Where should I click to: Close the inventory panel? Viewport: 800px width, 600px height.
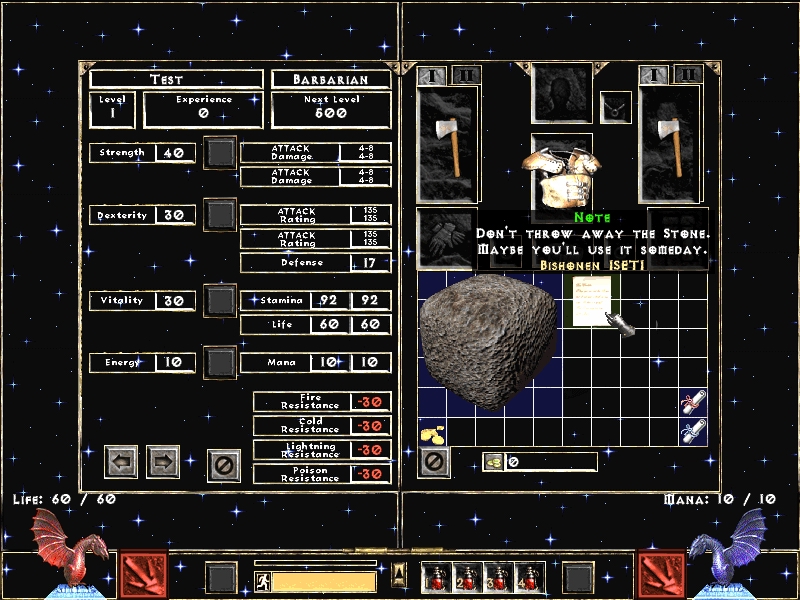pos(434,461)
